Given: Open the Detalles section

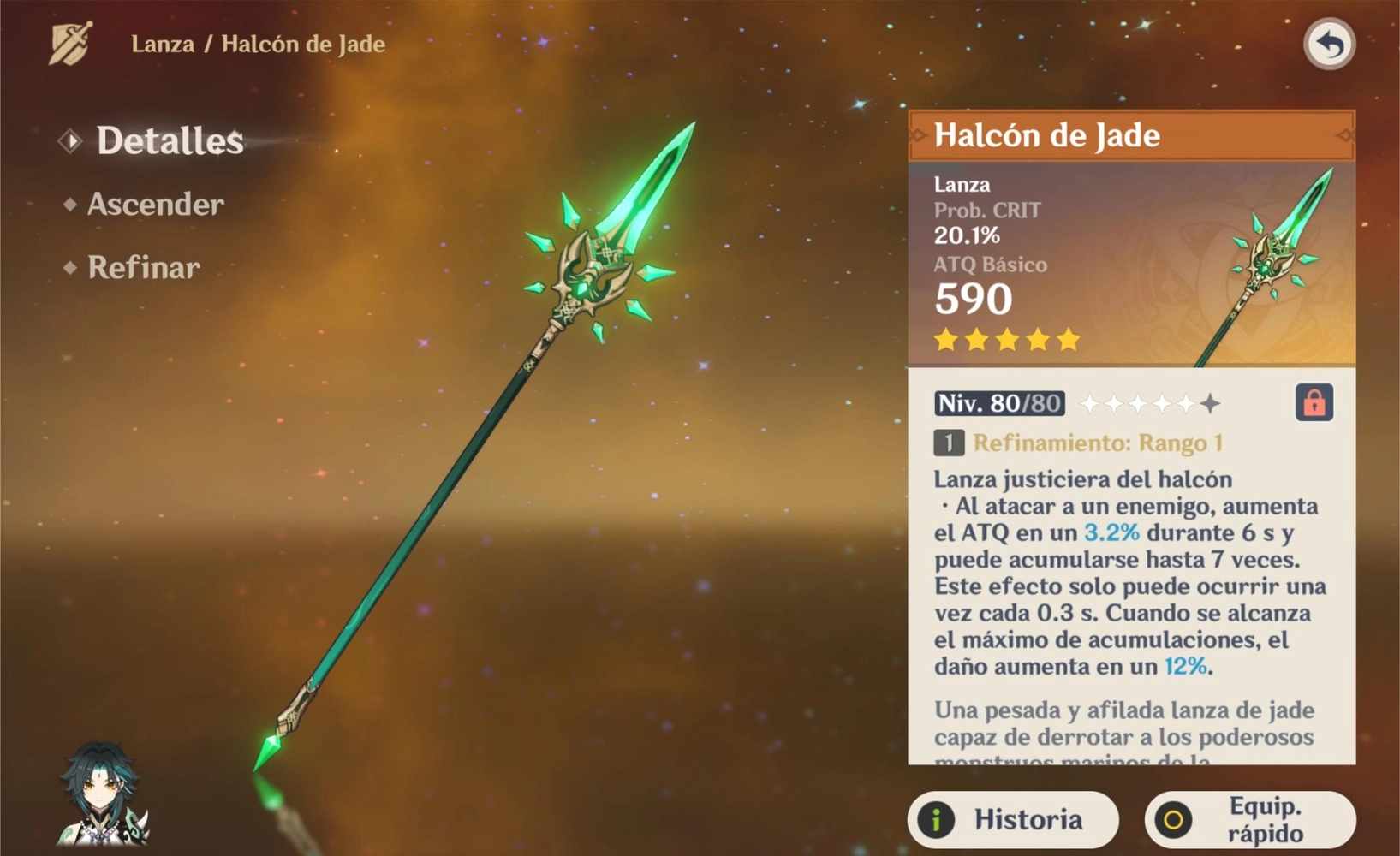Looking at the screenshot, I should pos(169,141).
